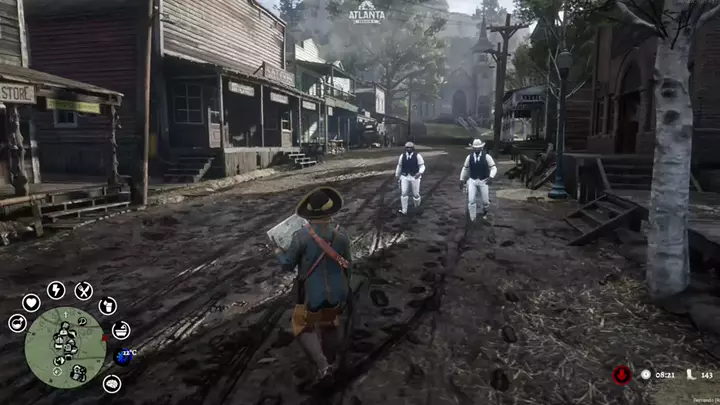Viewport: 720px width, 405px height.
Task: Select the flask icon left of minimap
Action: 17,323
